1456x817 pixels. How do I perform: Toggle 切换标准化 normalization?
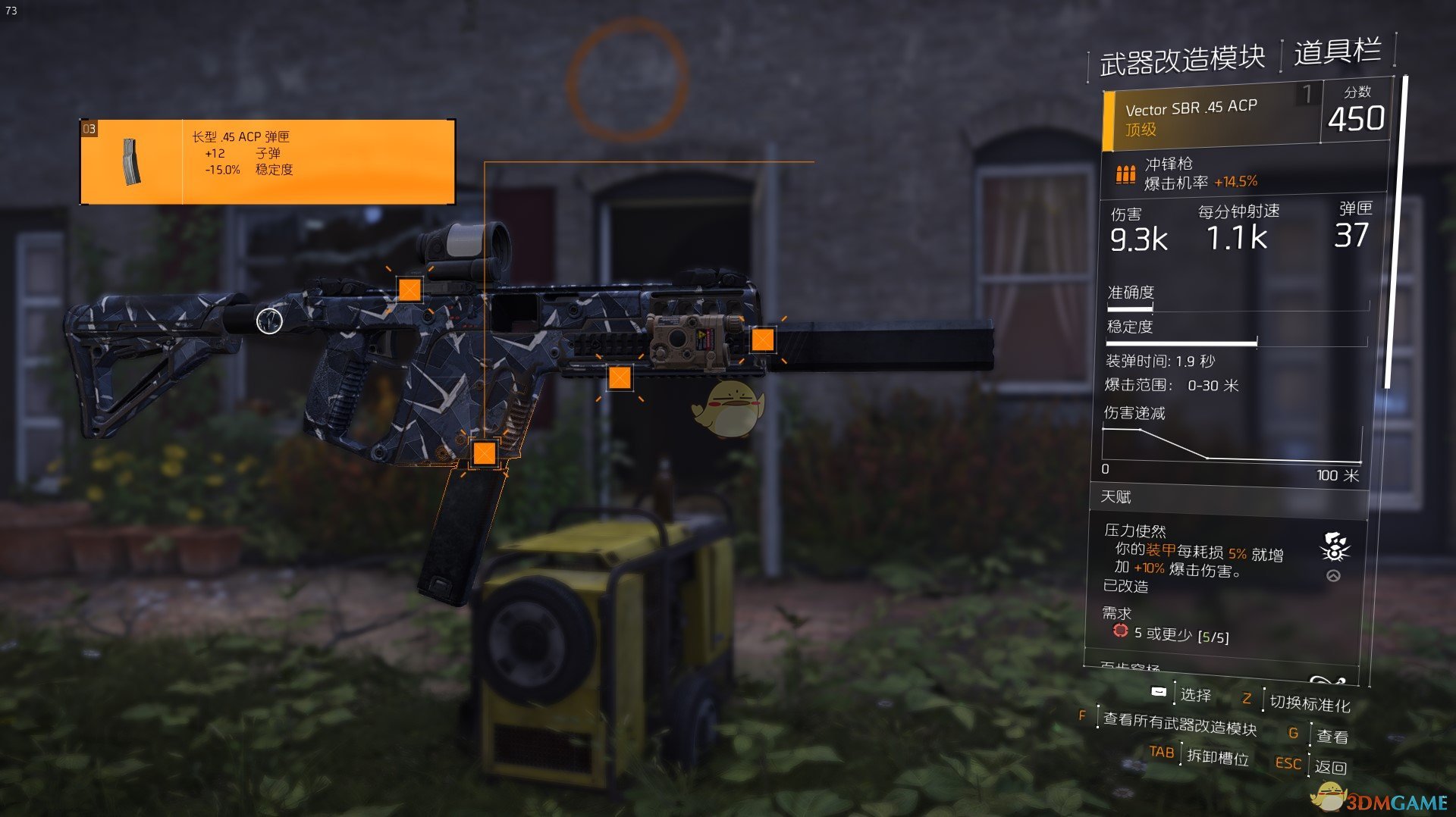(1310, 704)
